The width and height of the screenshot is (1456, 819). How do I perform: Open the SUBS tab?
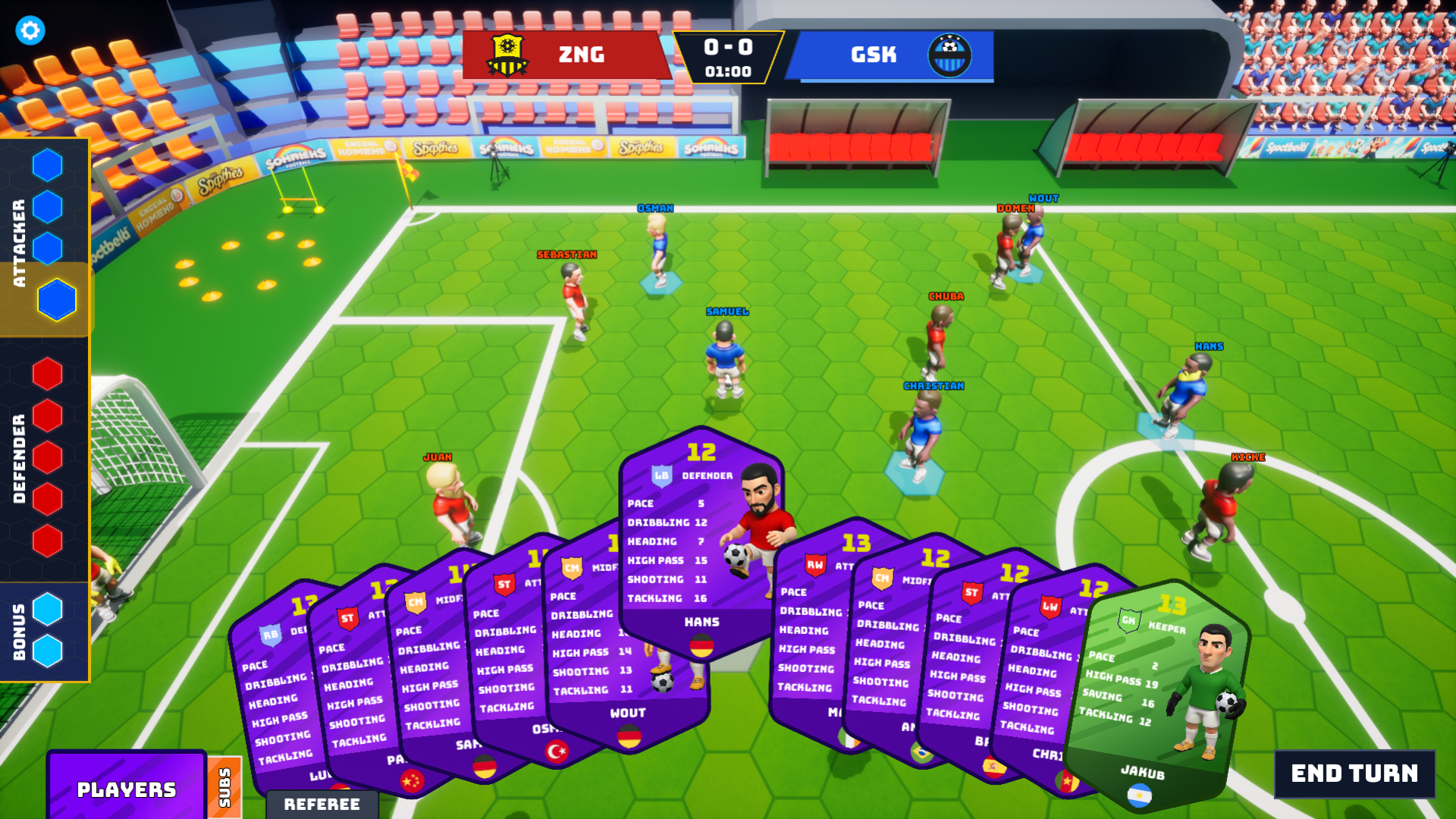click(224, 788)
